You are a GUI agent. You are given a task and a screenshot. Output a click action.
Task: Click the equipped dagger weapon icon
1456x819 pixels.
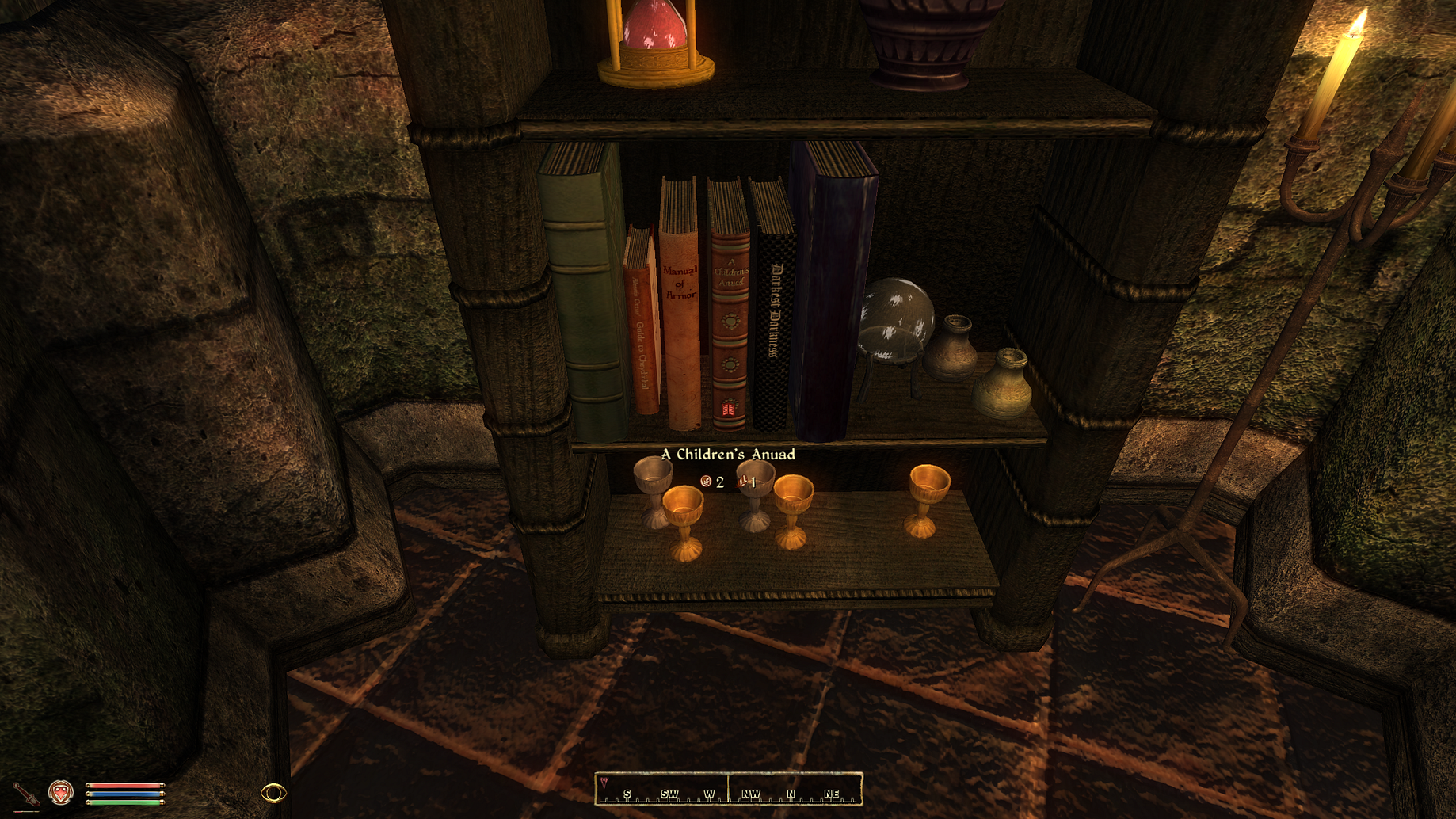(25, 793)
